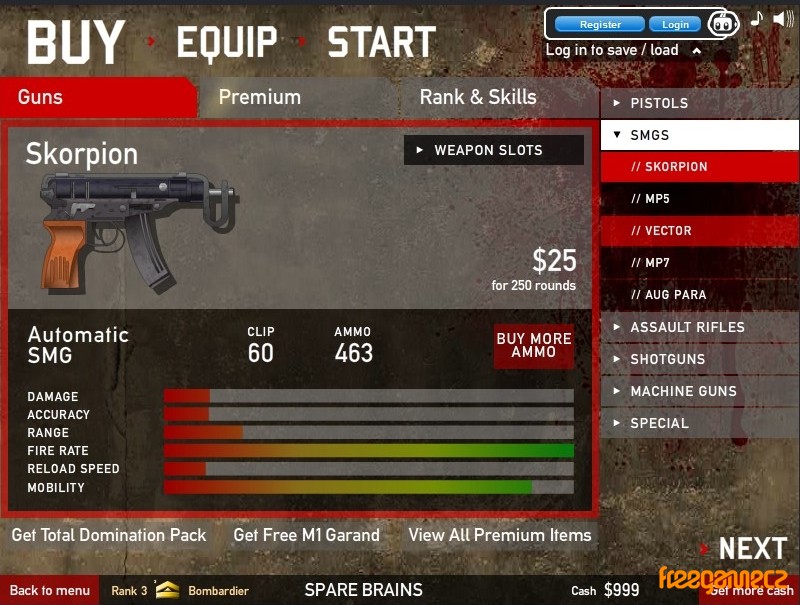Open the Machine Guns category
Screen dimensions: 800x605
pos(699,391)
